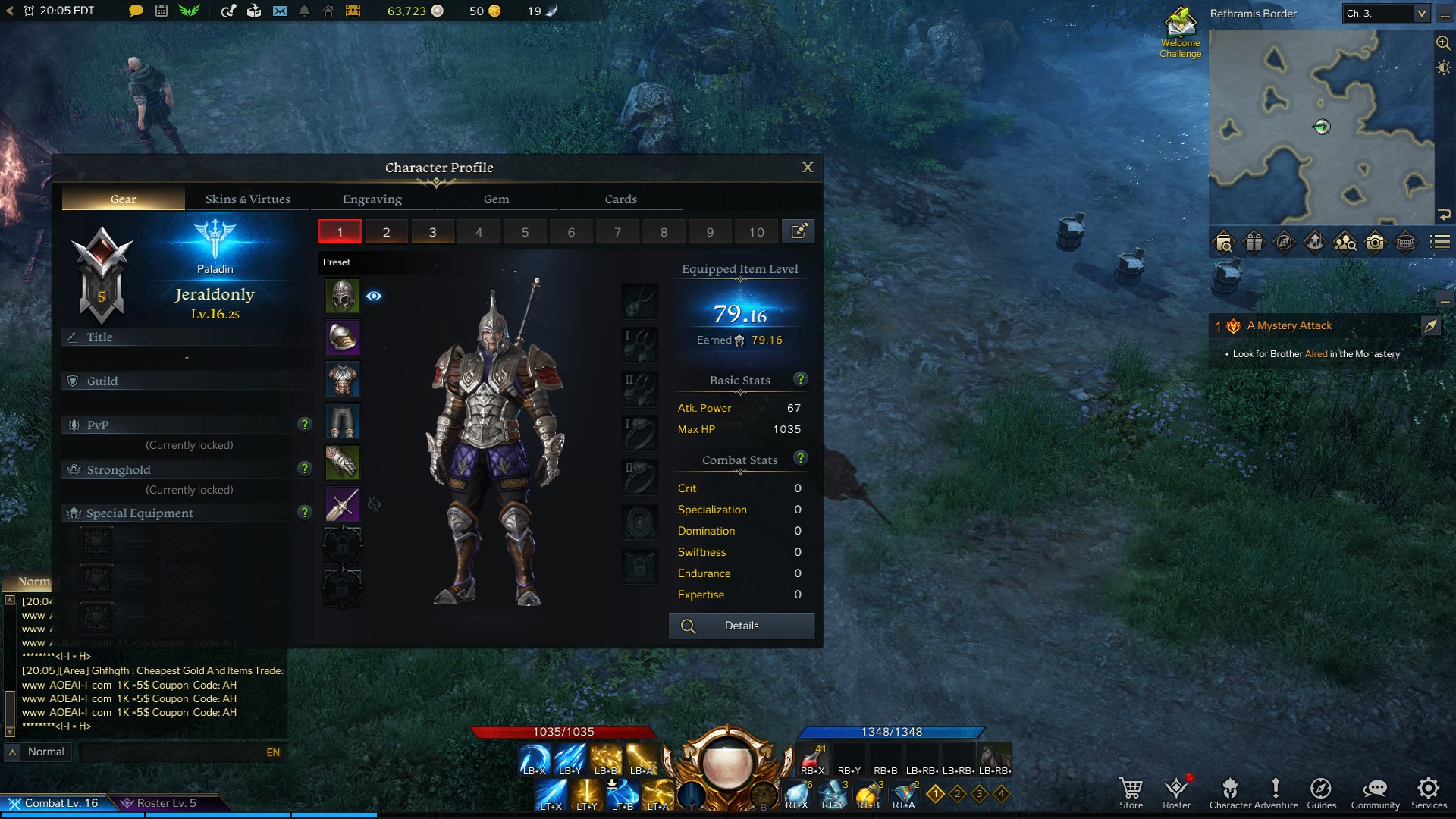Image resolution: width=1456 pixels, height=819 pixels.
Task: Open the calendar events icon in top bar
Action: coord(161,12)
